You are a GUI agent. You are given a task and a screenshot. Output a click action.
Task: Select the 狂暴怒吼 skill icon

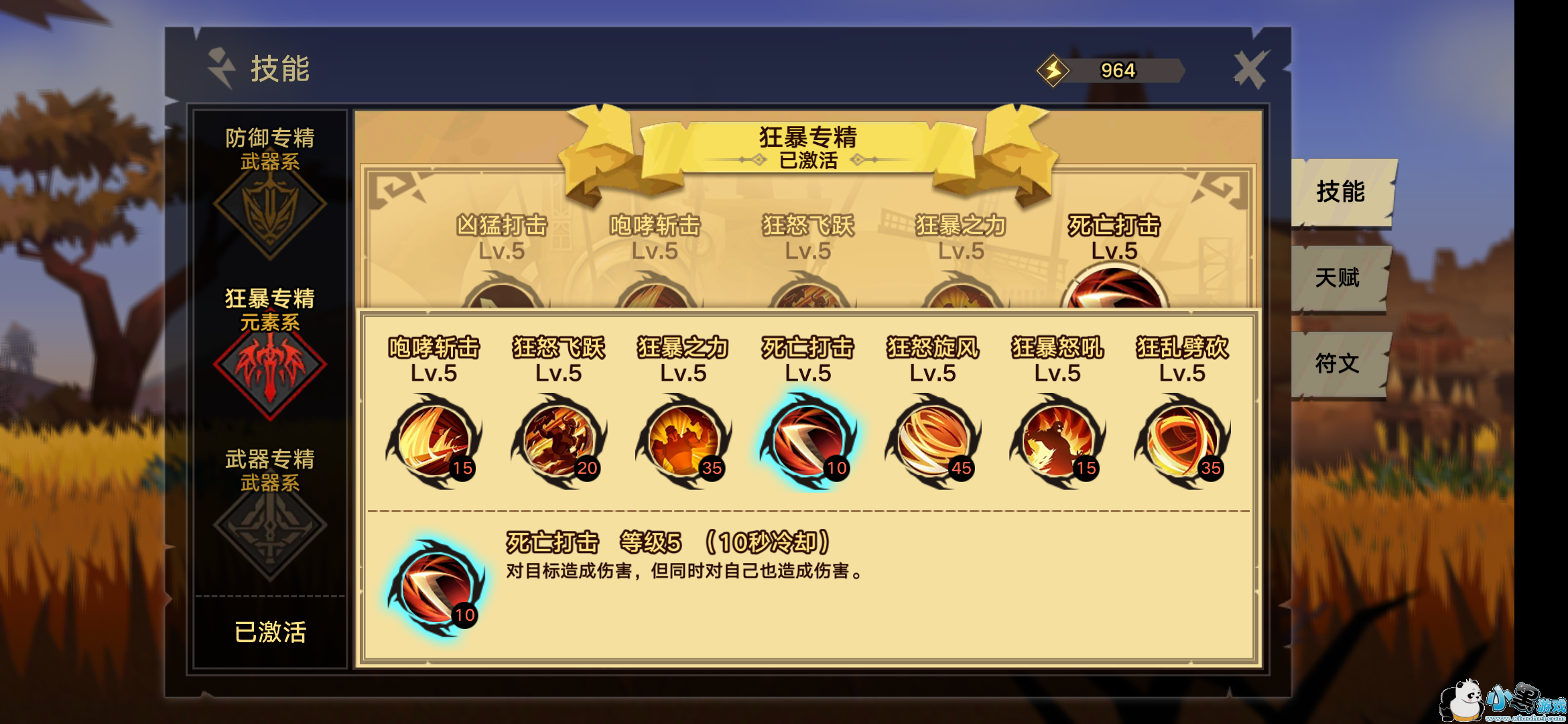pos(1057,442)
